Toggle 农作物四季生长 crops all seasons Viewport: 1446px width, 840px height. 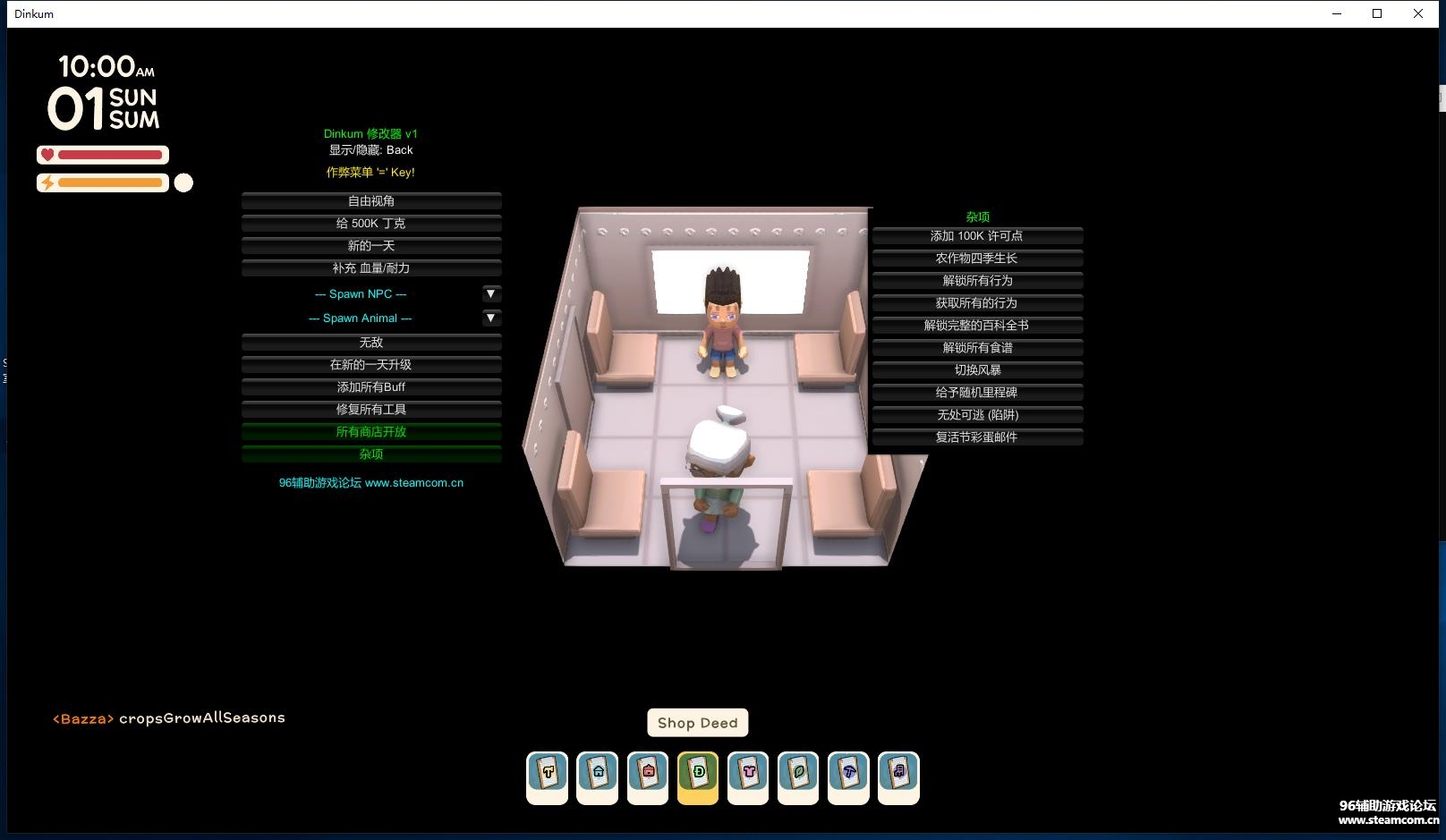[x=977, y=259]
